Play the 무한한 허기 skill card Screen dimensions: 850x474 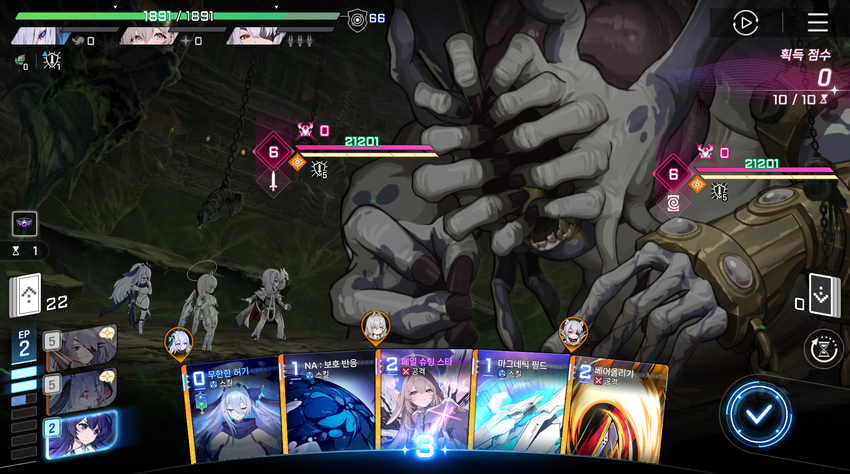[x=232, y=410]
